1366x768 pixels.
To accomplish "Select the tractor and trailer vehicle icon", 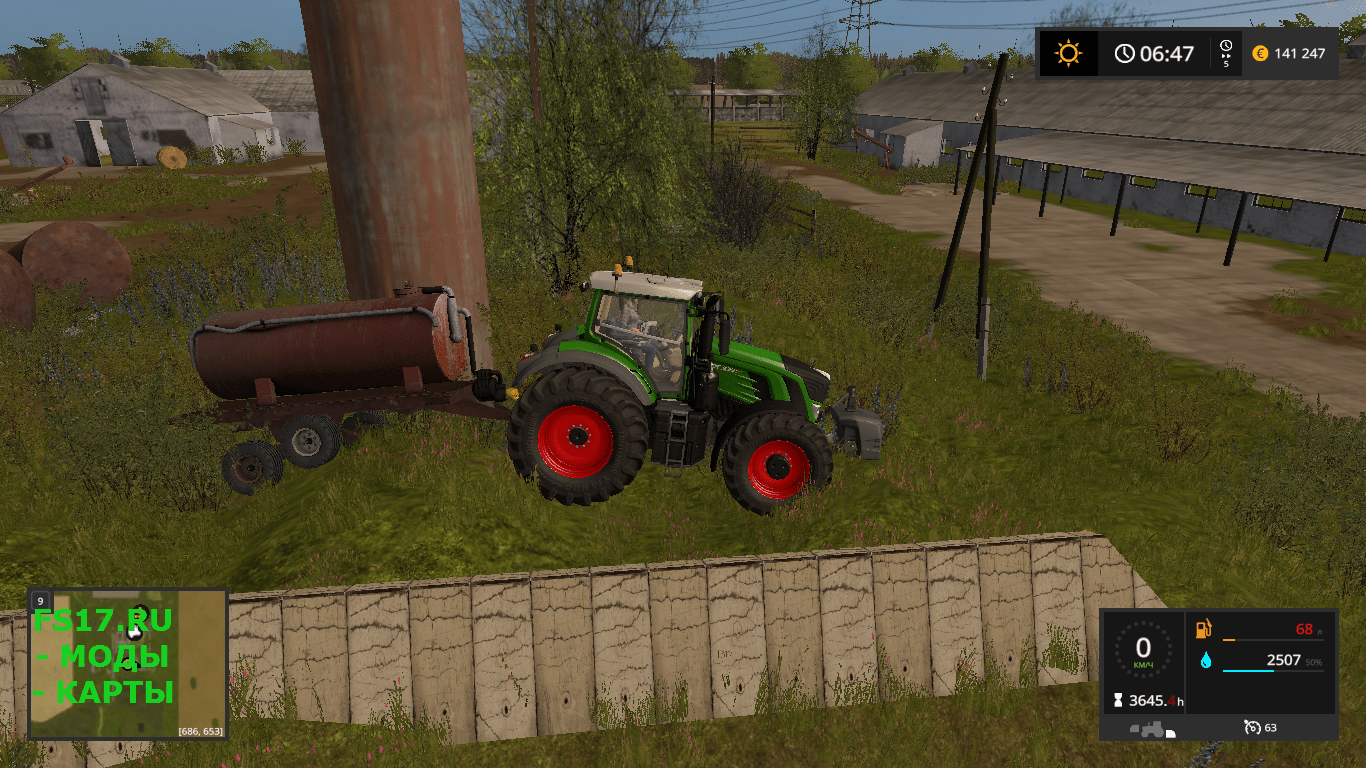I will click(x=1150, y=728).
